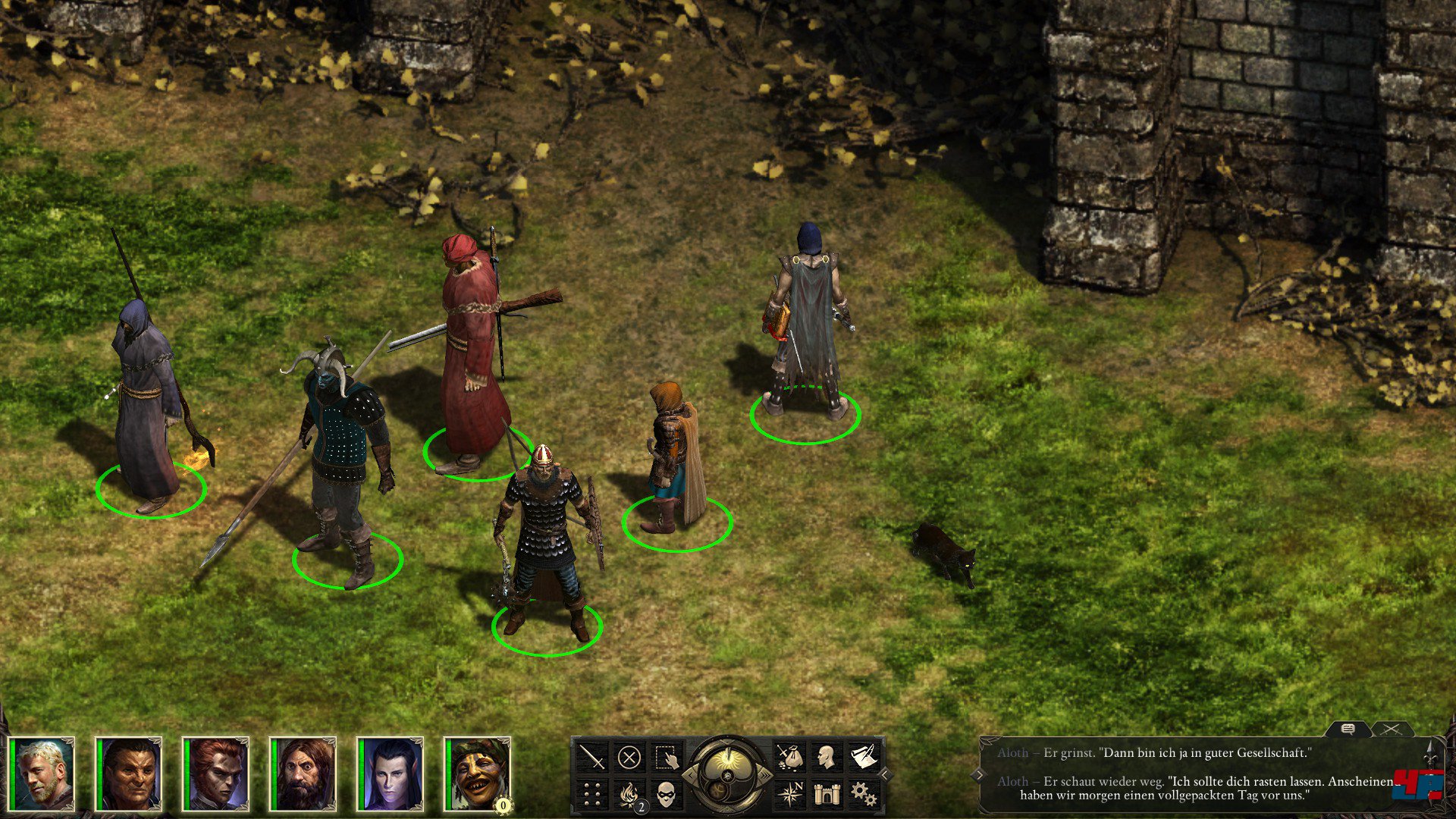Cancel current action with the circled X
Screen dimensions: 1456x819
629,757
